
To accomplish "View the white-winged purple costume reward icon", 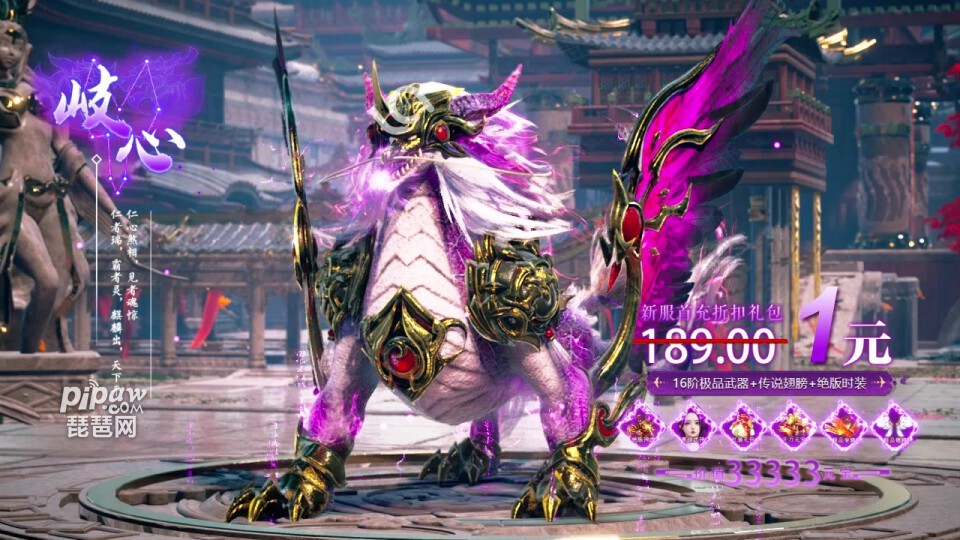I will pyautogui.click(x=891, y=426).
